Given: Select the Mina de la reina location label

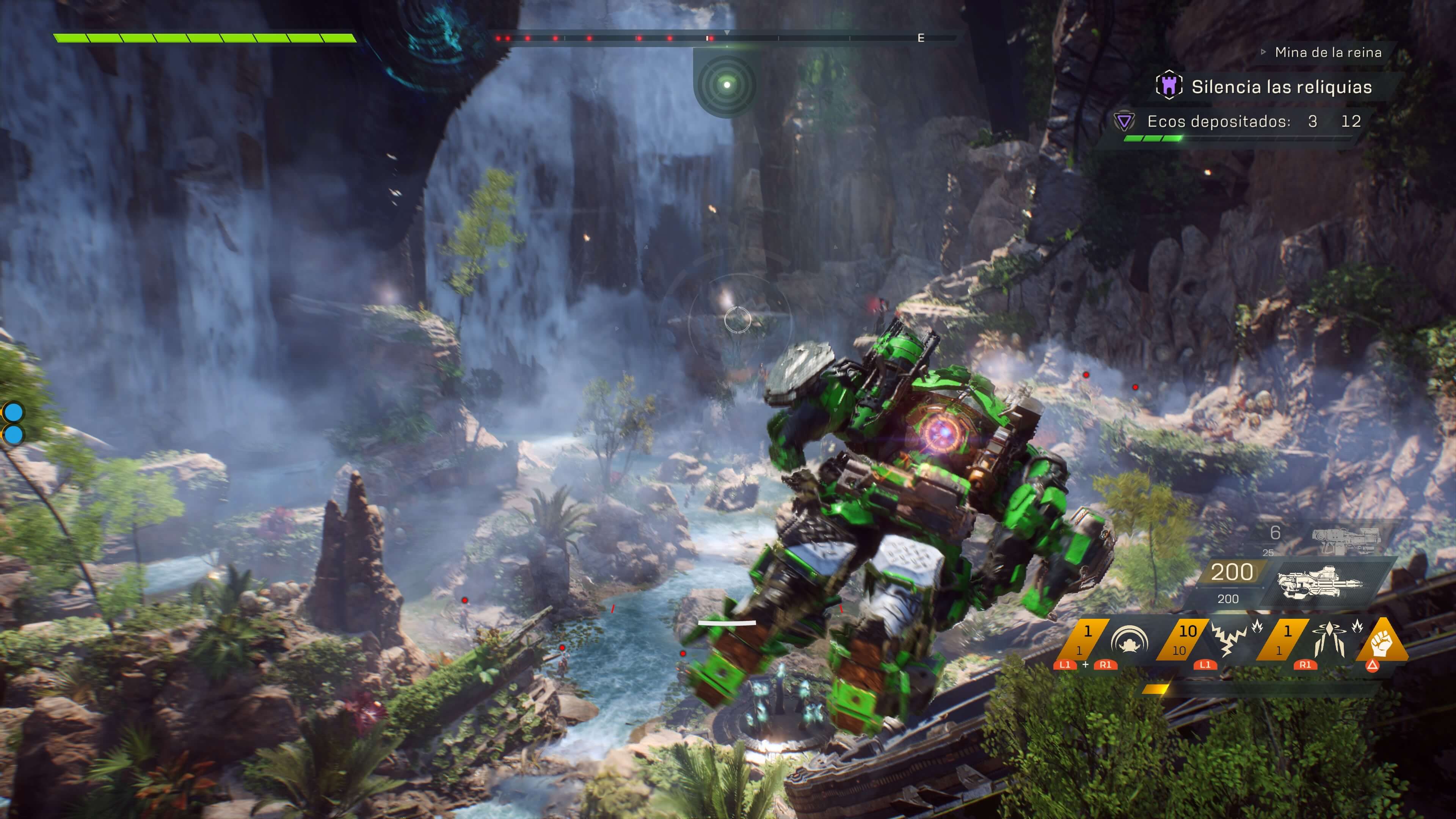Looking at the screenshot, I should [x=1328, y=53].
